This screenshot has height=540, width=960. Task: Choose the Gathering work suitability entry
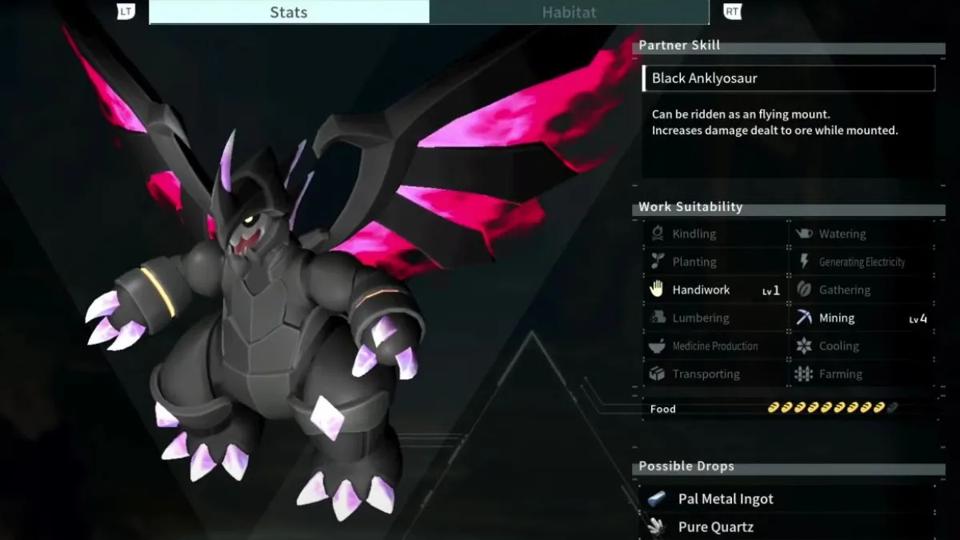point(845,290)
